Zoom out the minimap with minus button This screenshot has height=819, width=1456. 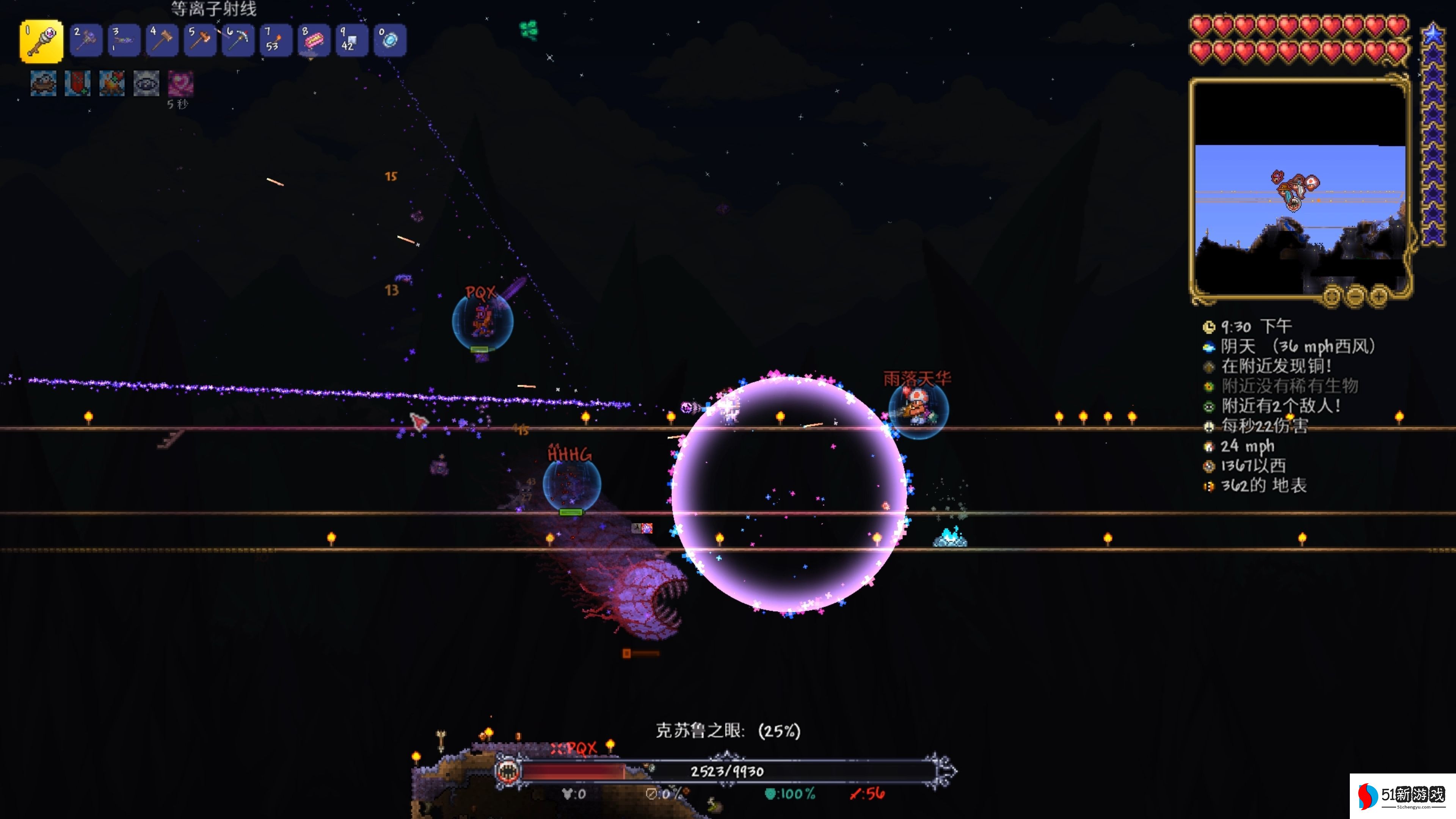[x=1356, y=296]
